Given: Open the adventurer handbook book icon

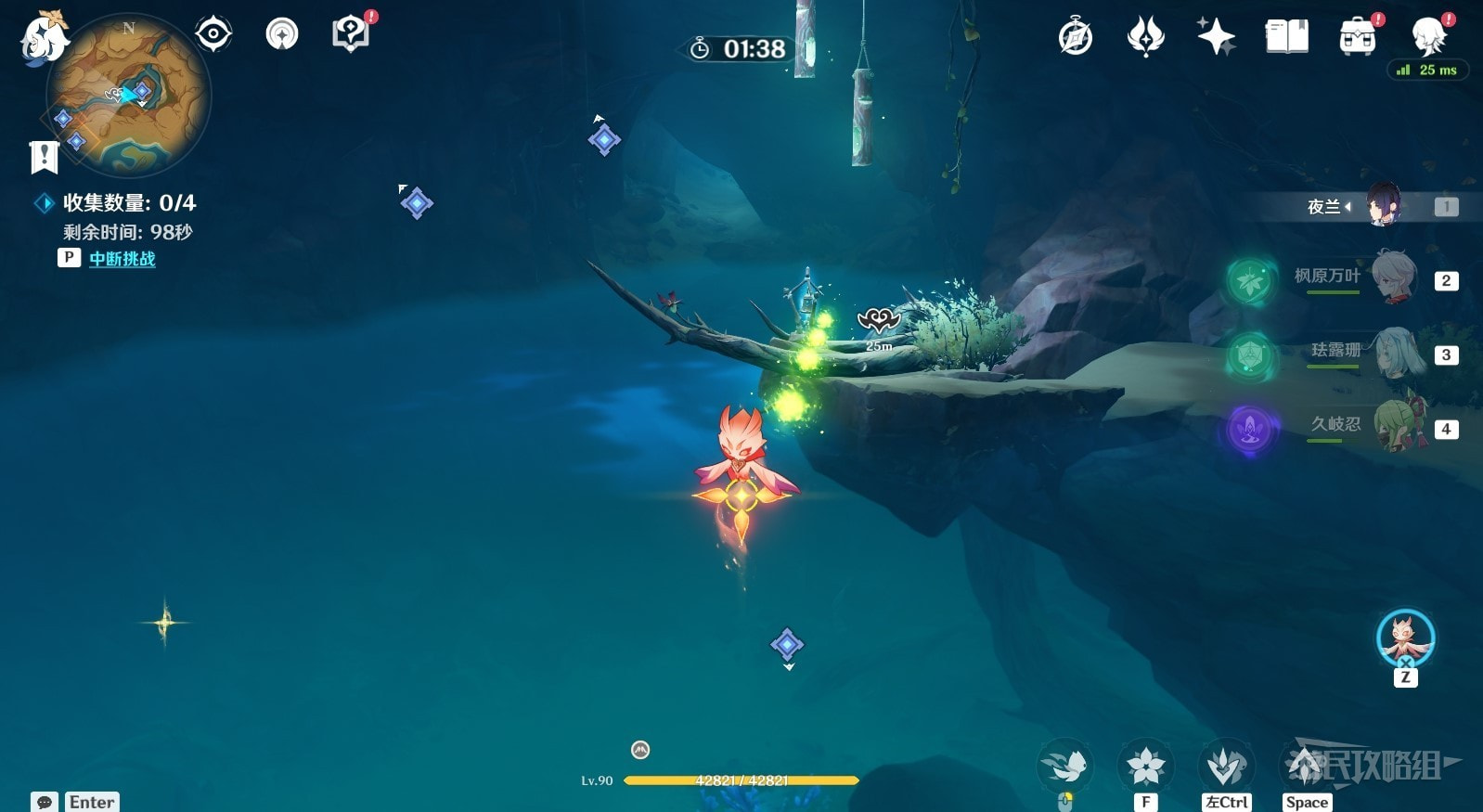Looking at the screenshot, I should (x=1286, y=37).
